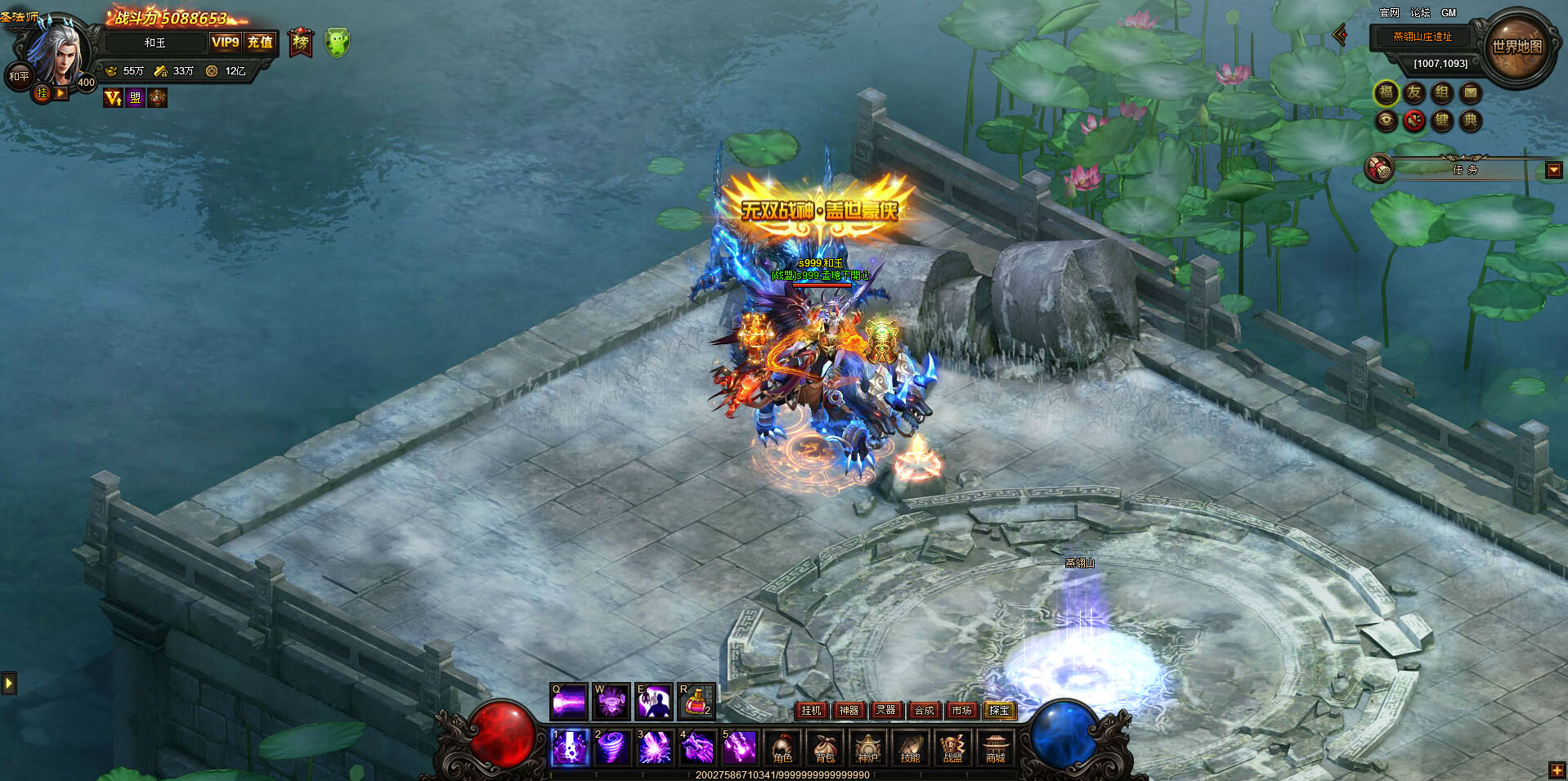This screenshot has width=1568, height=781.
Task: Open the mail envelope icon
Action: click(x=1470, y=93)
